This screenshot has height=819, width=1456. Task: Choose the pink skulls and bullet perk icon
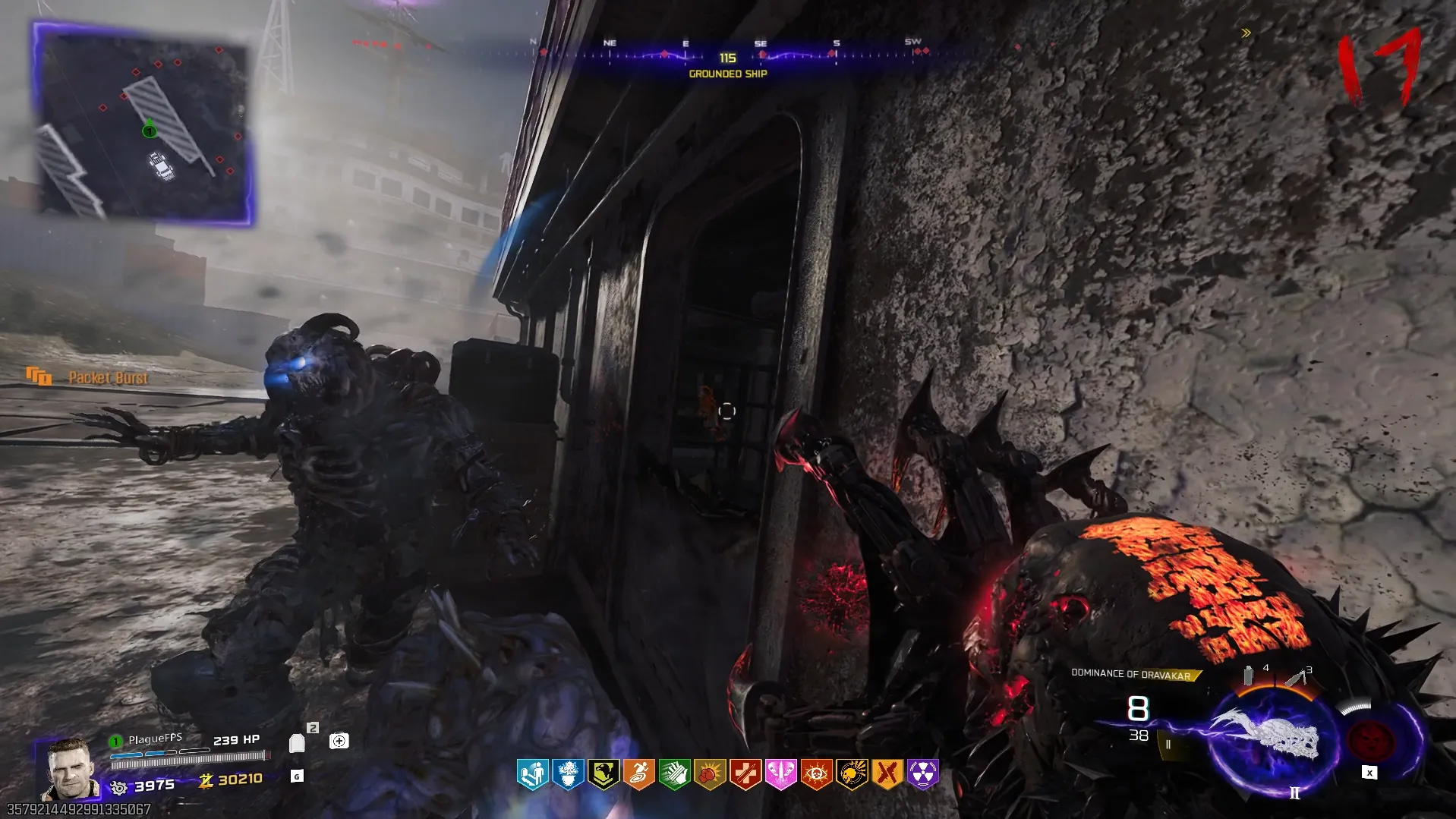click(x=780, y=774)
